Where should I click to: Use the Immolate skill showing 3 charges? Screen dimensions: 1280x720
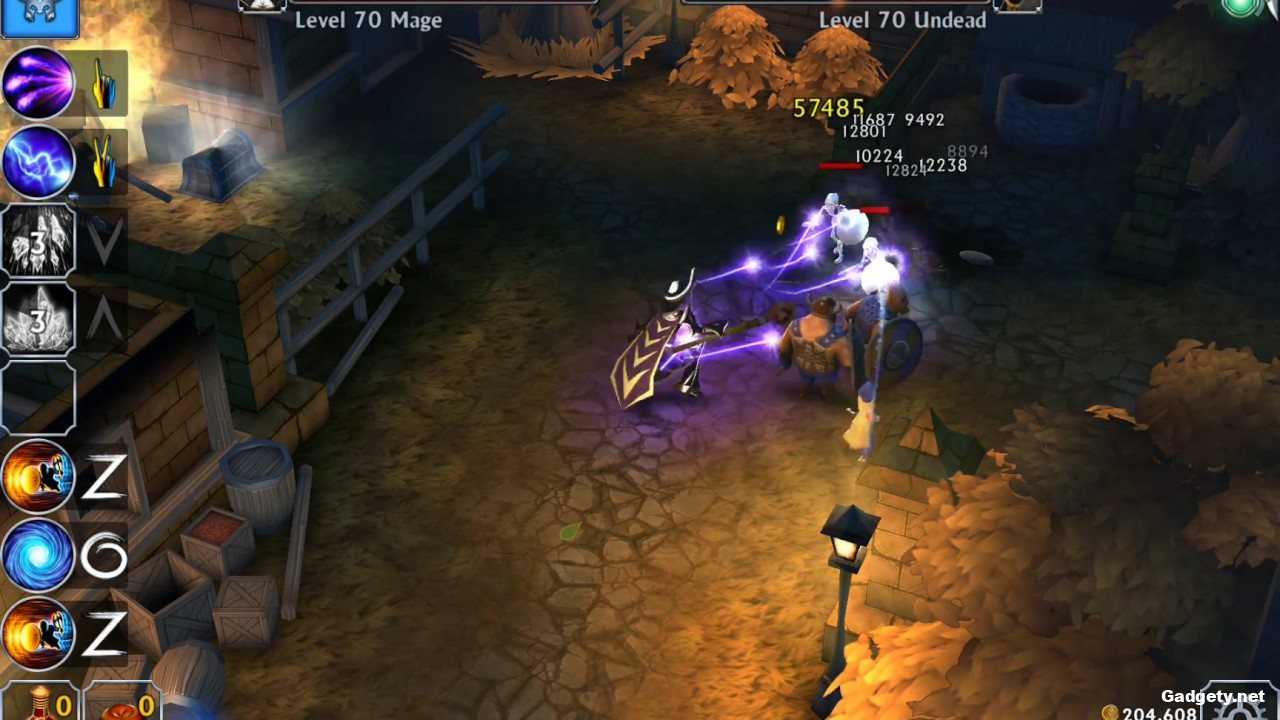38,320
